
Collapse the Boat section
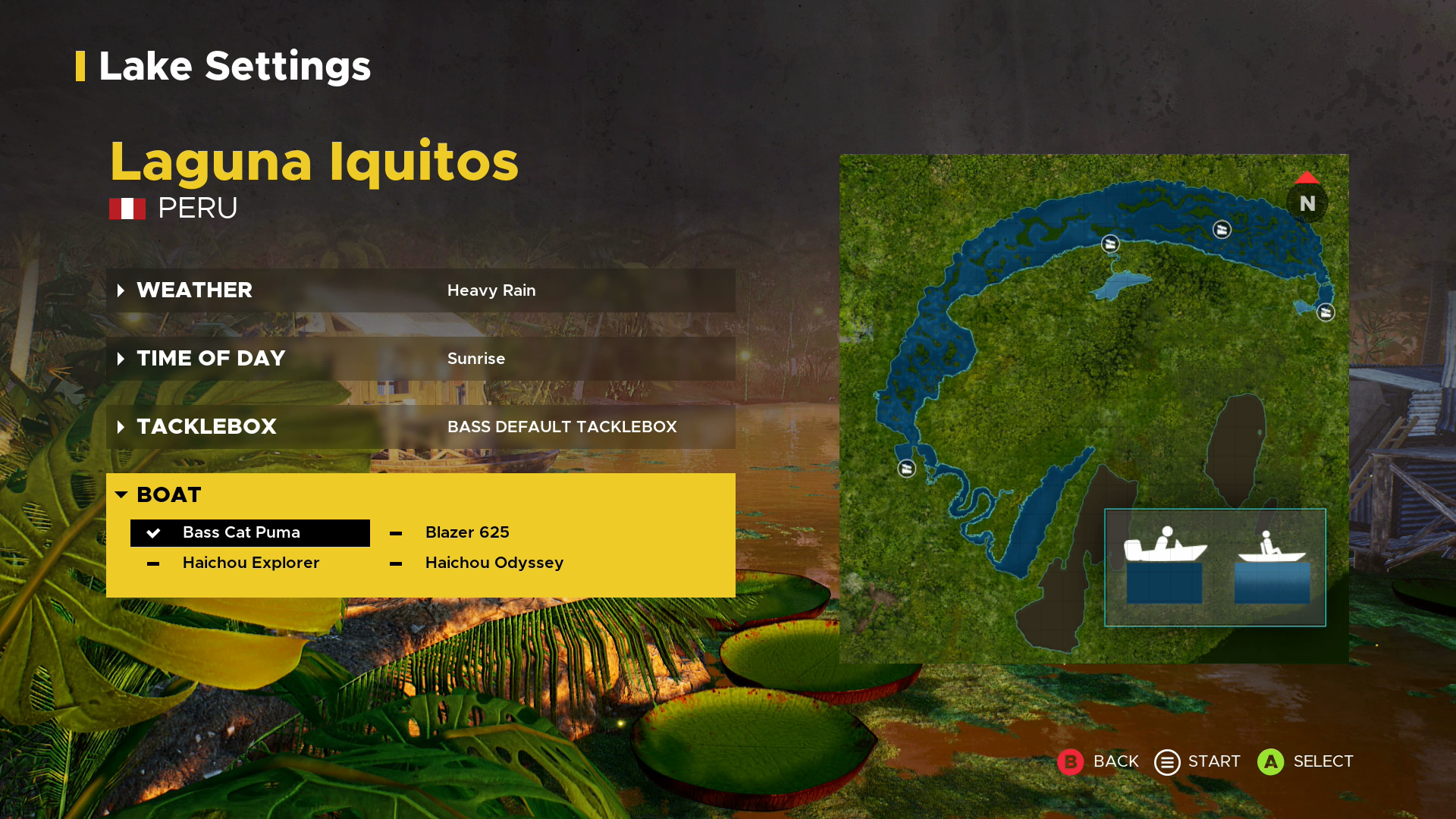pyautogui.click(x=168, y=494)
